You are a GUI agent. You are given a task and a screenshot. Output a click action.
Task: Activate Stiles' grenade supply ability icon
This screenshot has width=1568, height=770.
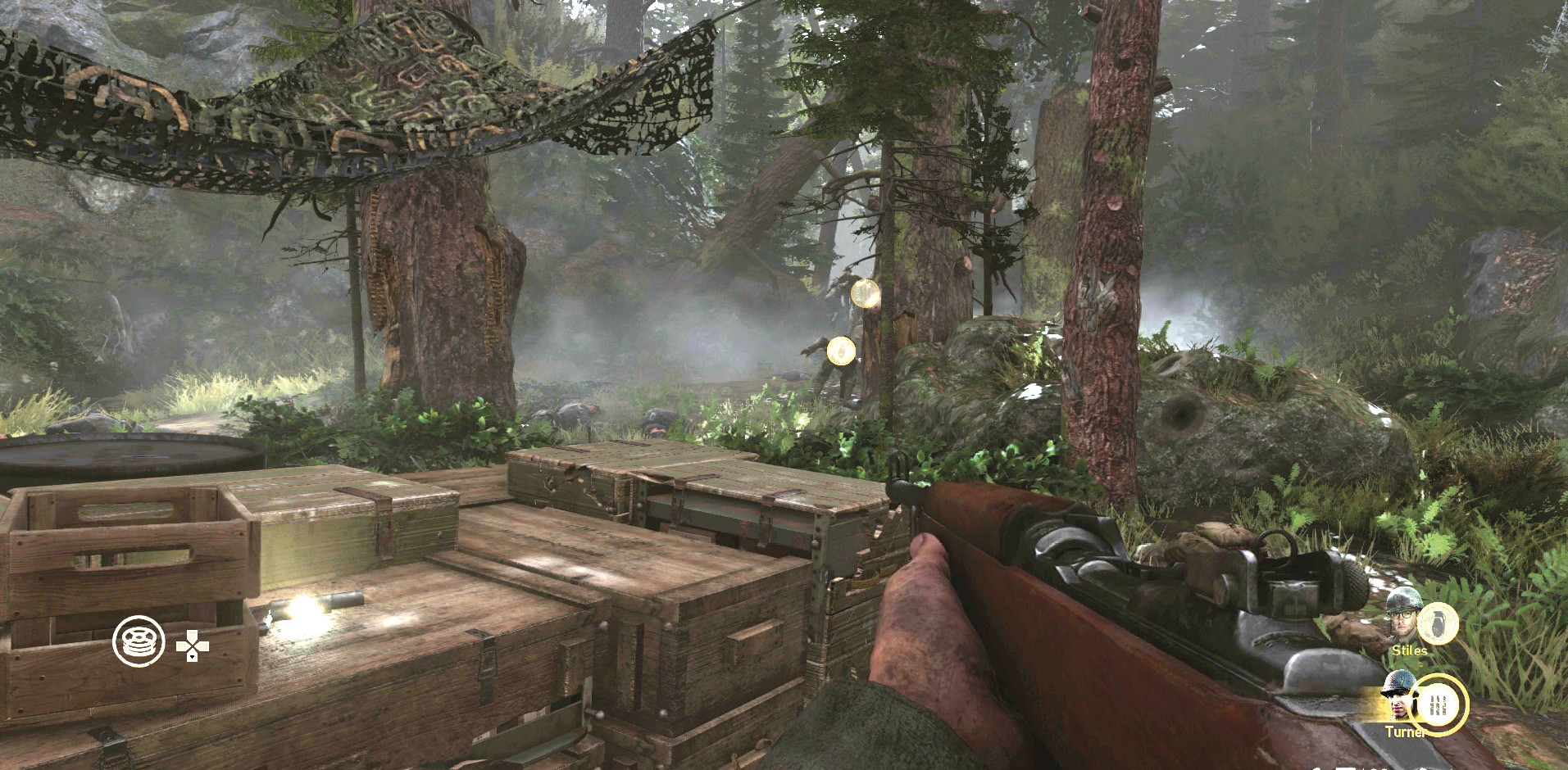(1438, 623)
